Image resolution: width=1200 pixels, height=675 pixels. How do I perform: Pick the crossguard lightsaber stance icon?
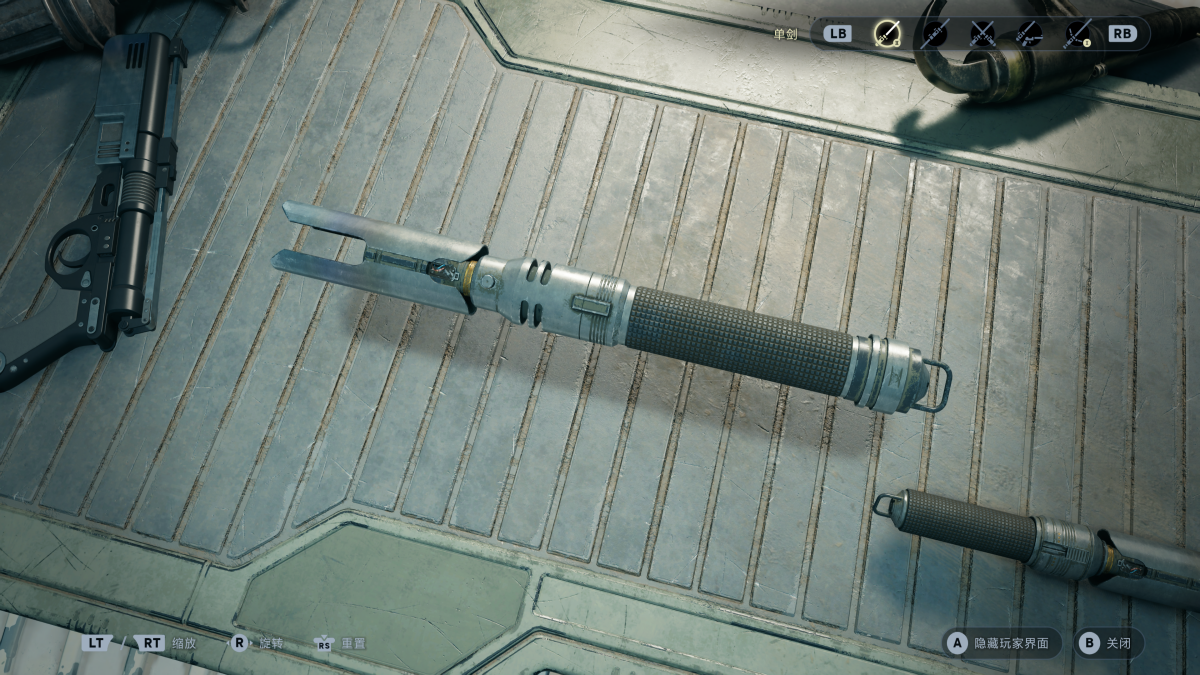1077,34
